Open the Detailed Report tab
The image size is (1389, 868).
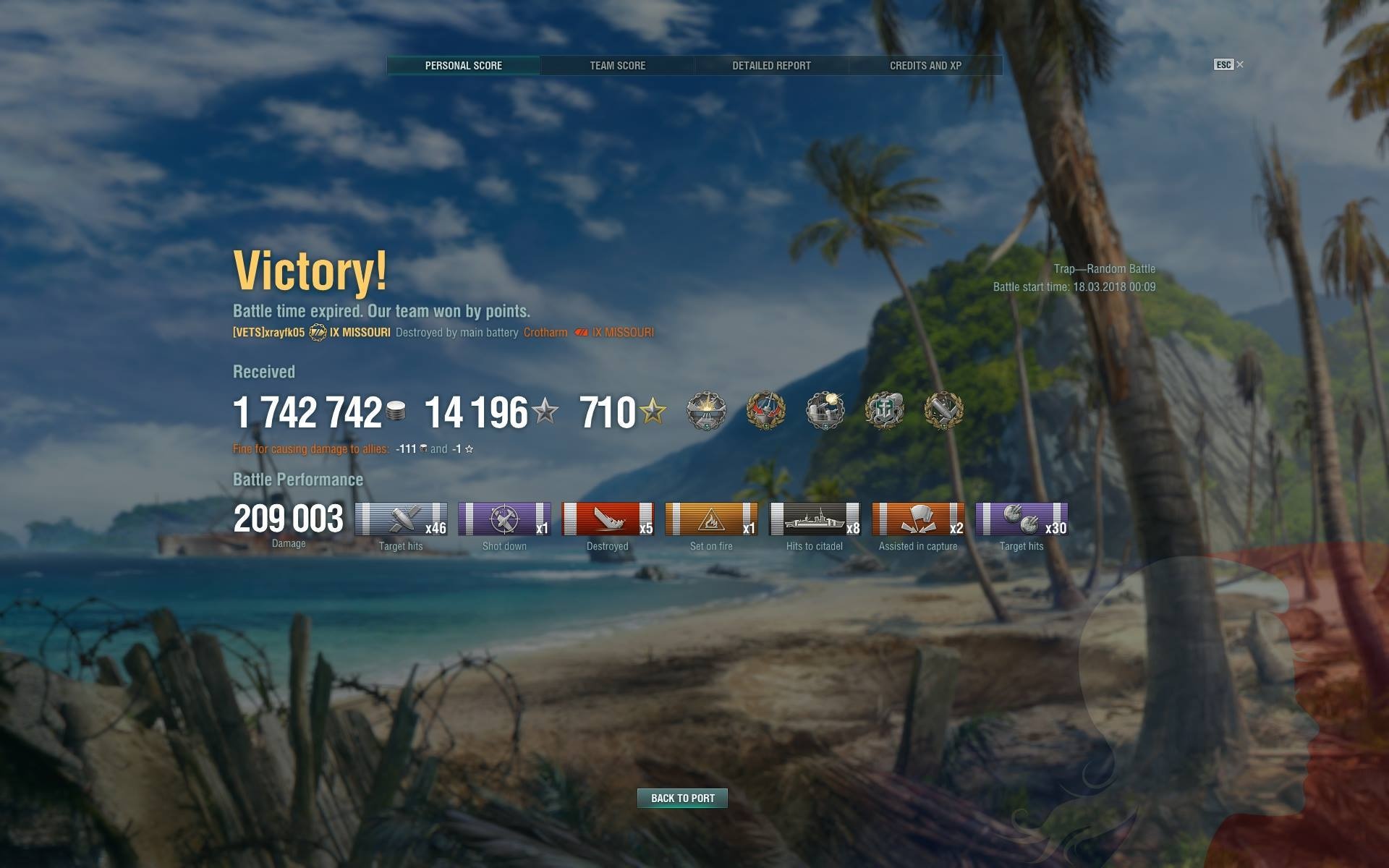(771, 66)
